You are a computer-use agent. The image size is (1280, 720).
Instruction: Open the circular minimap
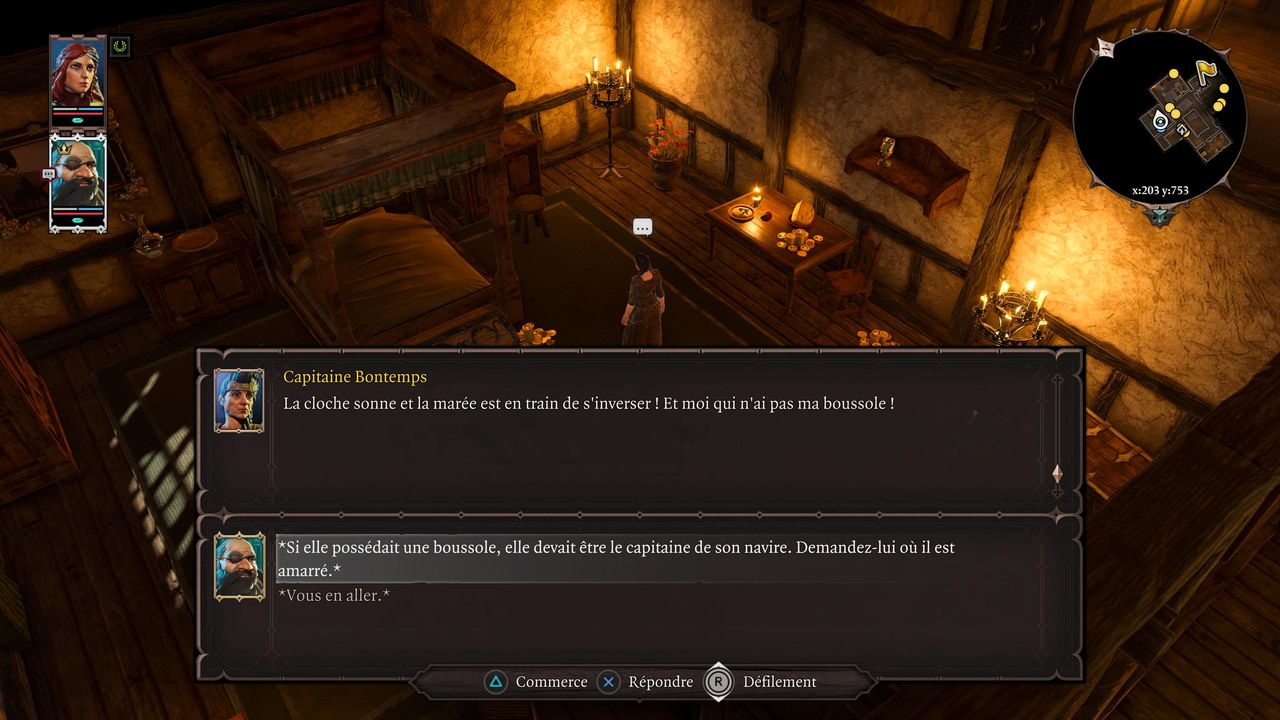(x=1160, y=115)
